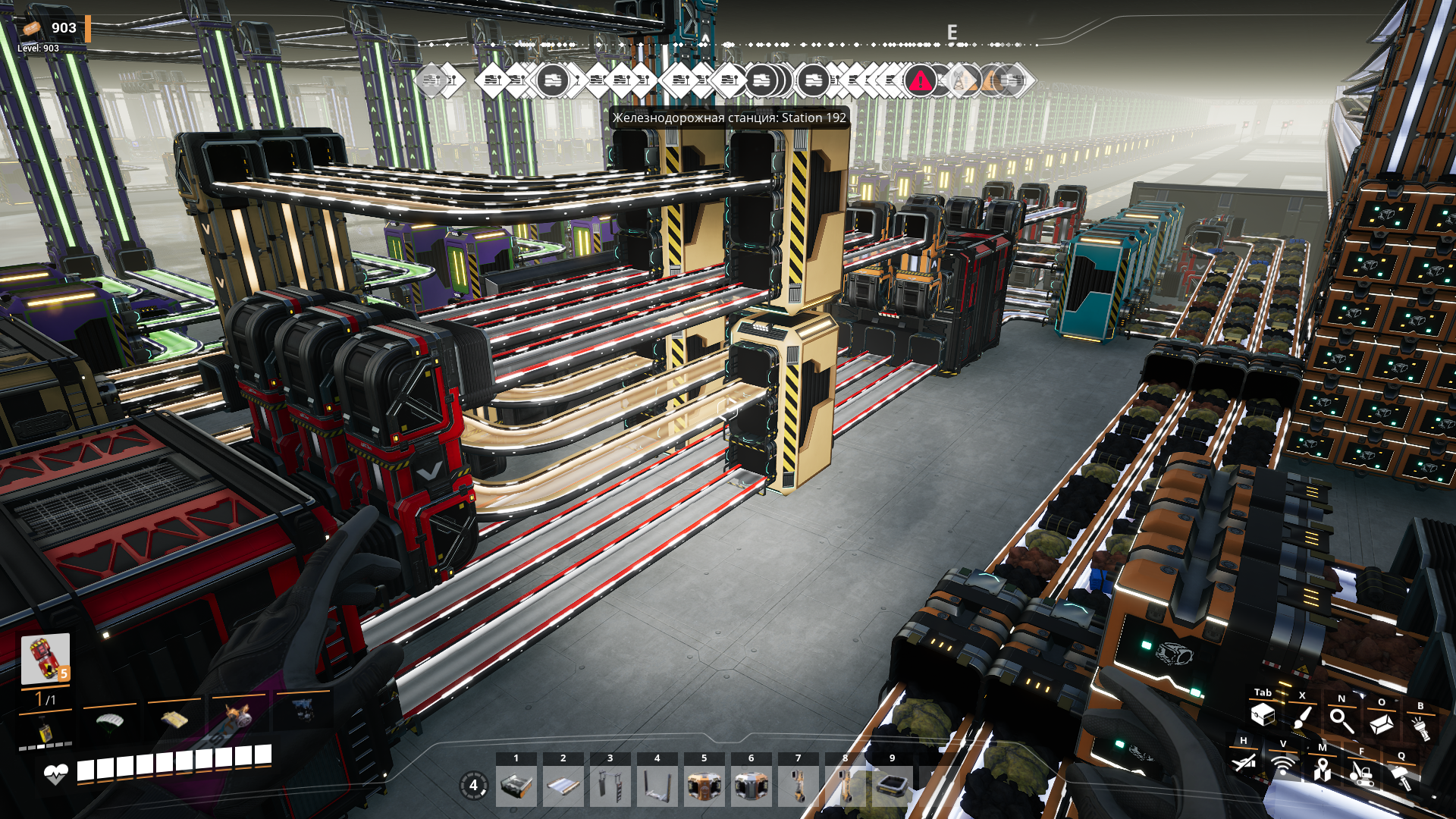Viewport: 1456px width, 819px height.
Task: Toggle the flashlight icon
Action: tap(1420, 728)
